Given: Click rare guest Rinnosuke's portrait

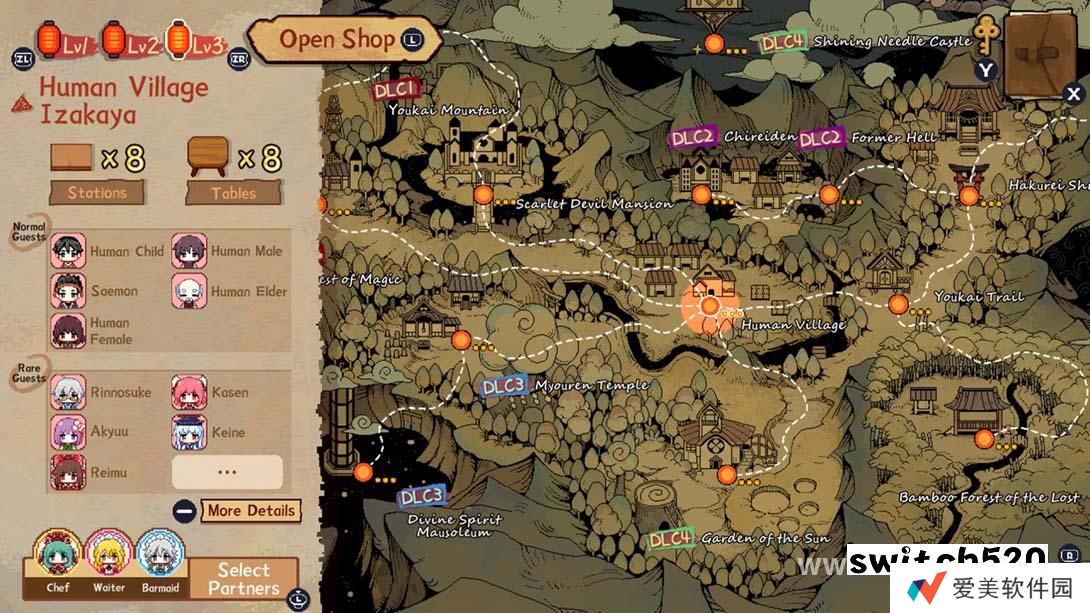Looking at the screenshot, I should (x=68, y=392).
